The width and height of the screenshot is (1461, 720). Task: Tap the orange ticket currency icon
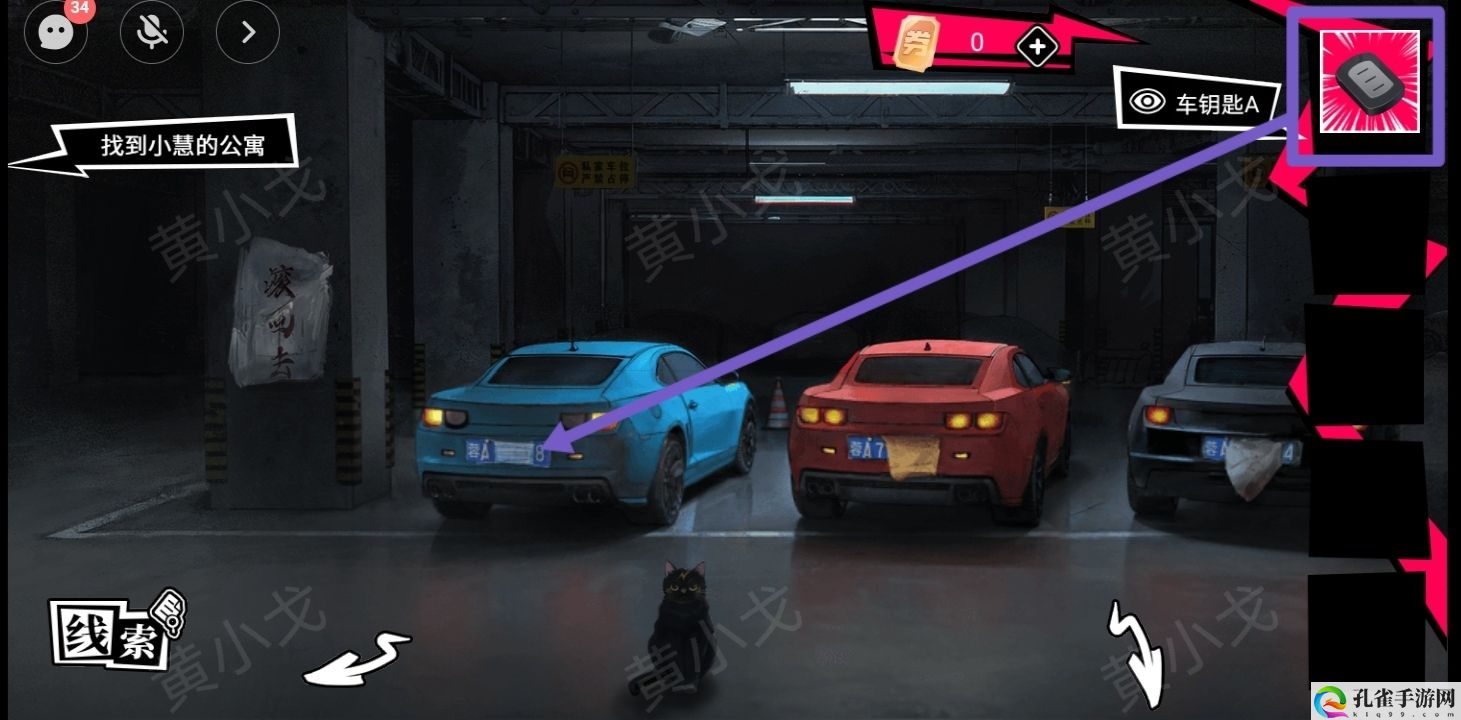coord(913,44)
